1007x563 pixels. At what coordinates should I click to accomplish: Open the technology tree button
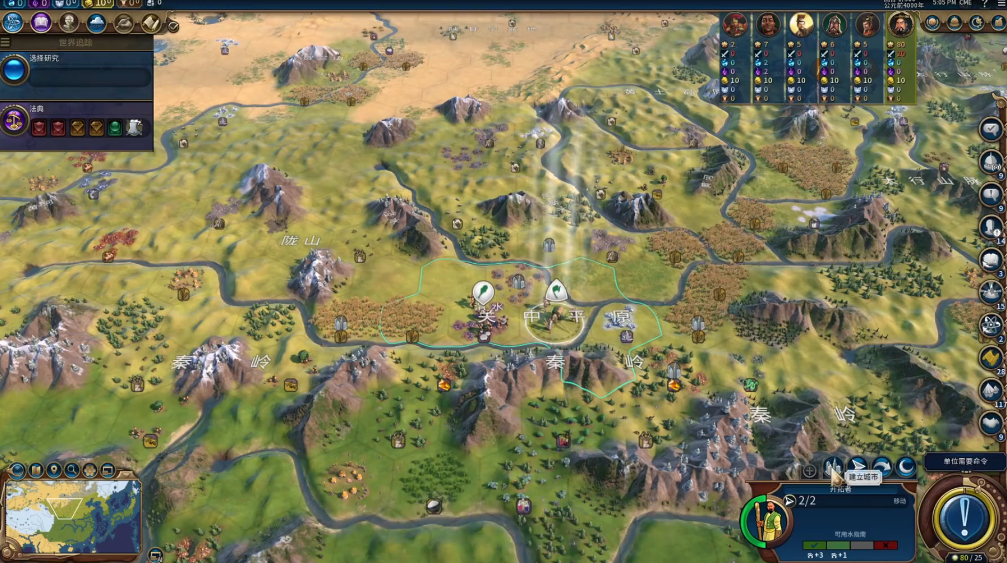point(14,21)
